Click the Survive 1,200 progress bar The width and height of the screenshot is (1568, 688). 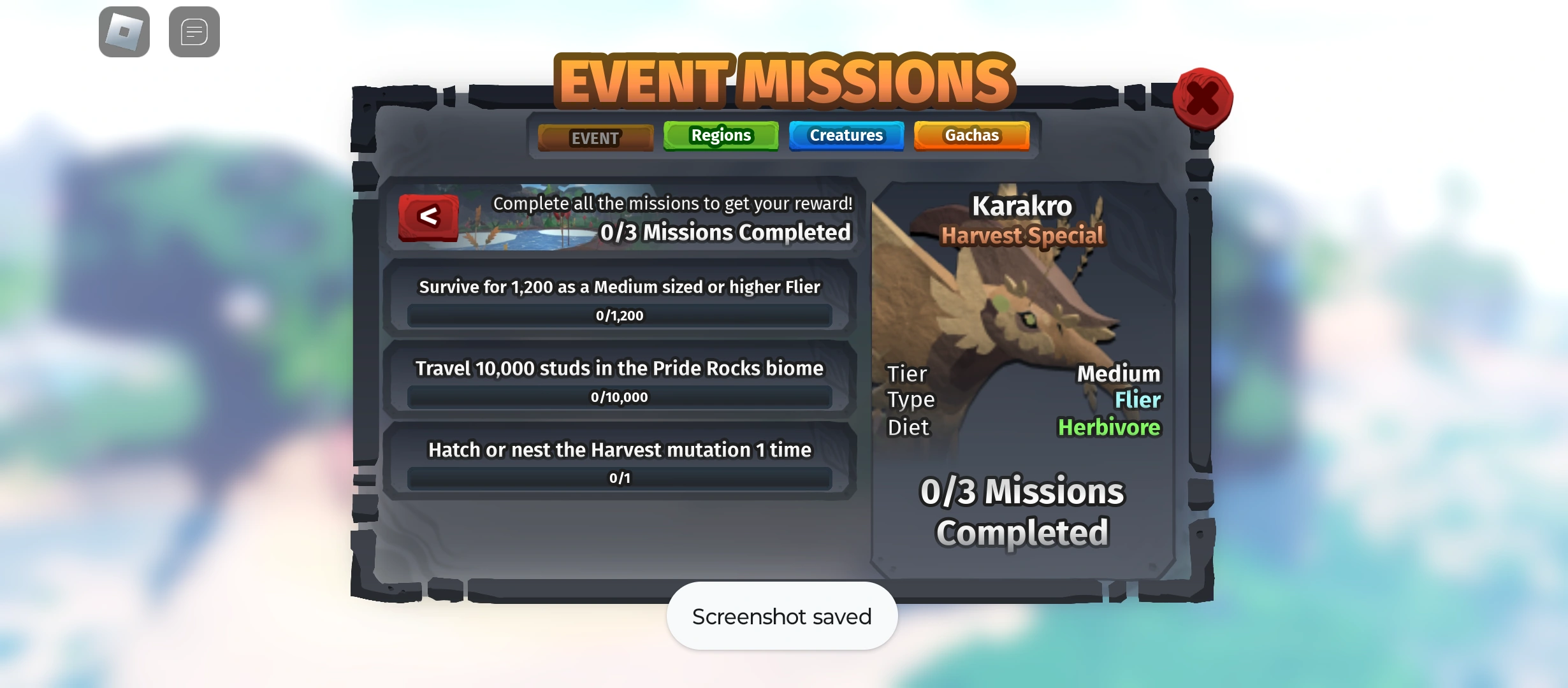point(620,315)
